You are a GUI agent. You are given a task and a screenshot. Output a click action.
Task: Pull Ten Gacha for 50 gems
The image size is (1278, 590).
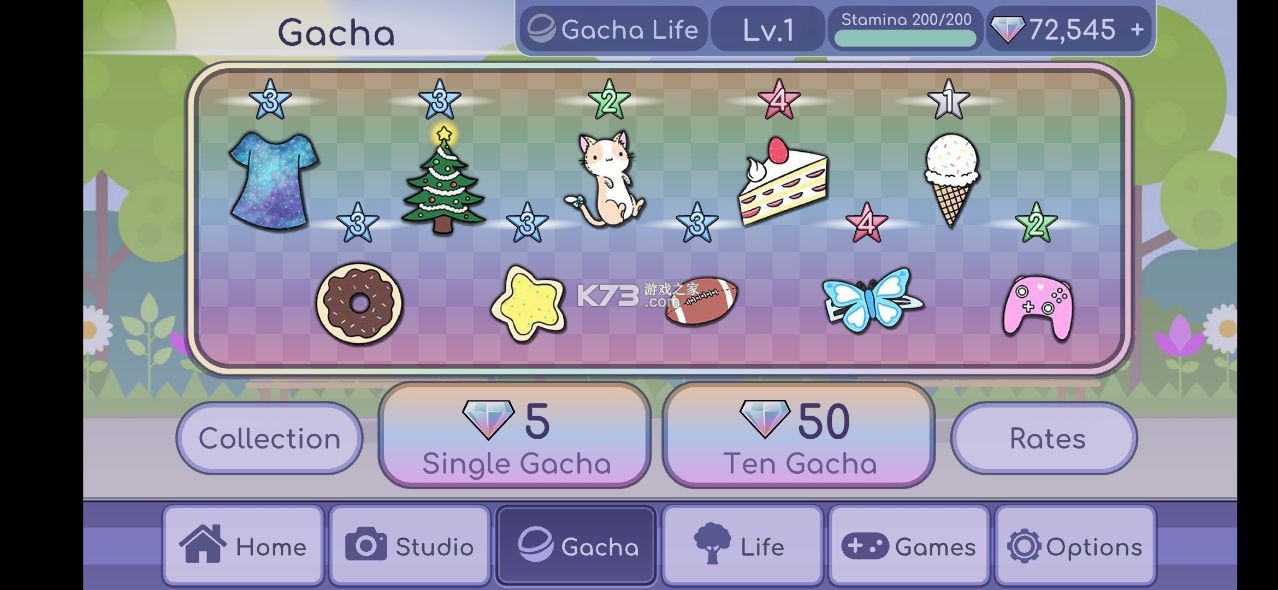799,436
